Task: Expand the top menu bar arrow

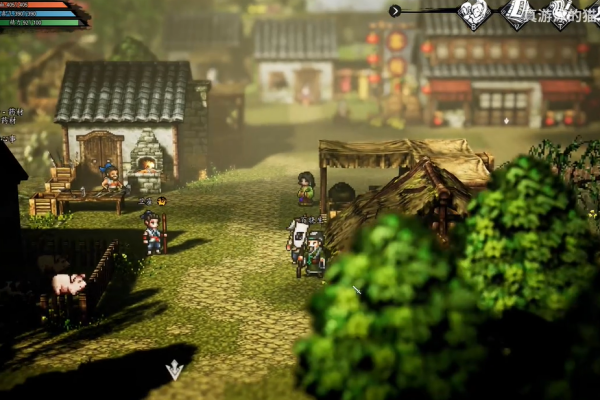Action: (x=395, y=11)
